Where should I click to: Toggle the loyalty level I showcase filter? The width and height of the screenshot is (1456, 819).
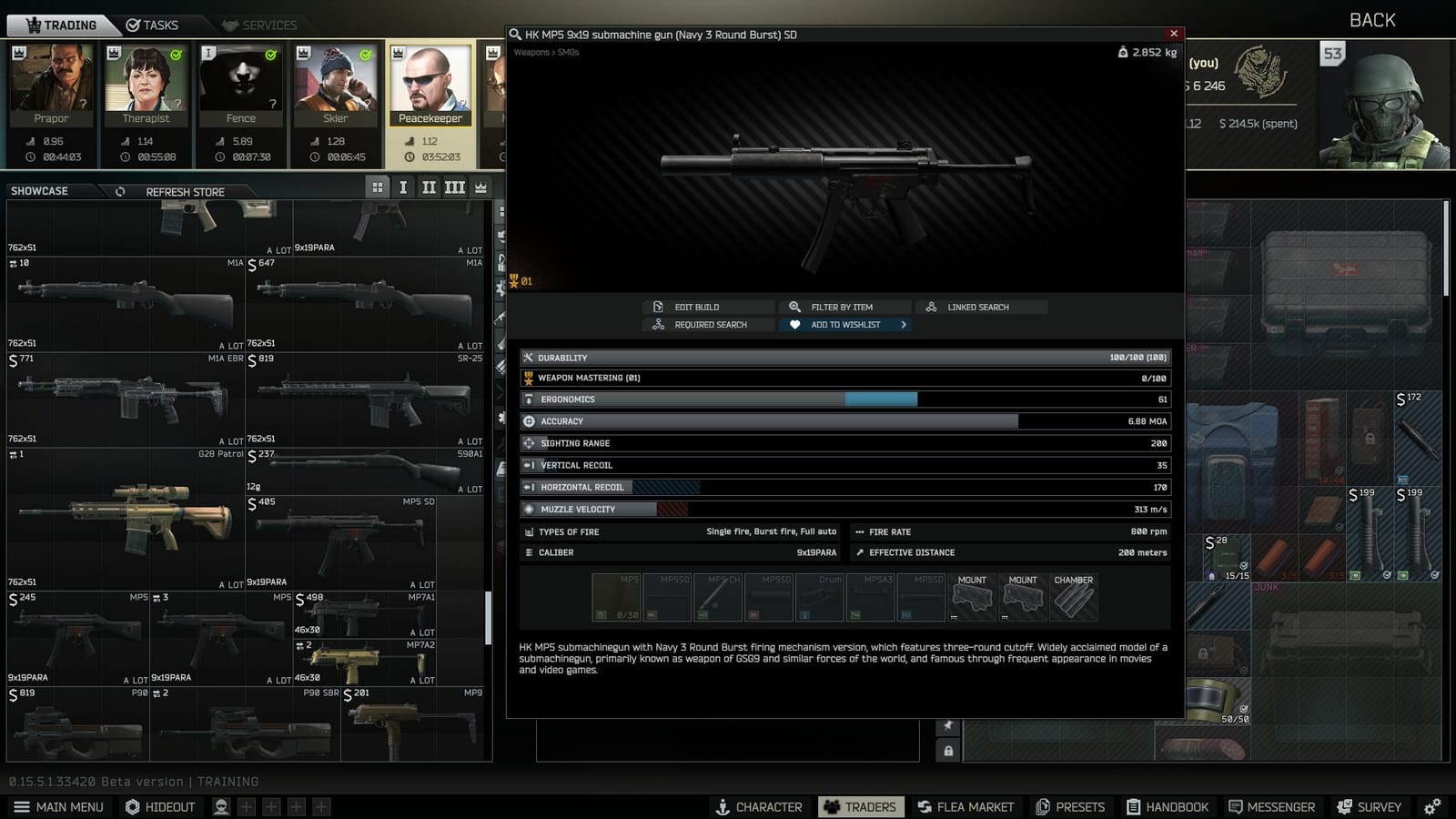click(403, 187)
